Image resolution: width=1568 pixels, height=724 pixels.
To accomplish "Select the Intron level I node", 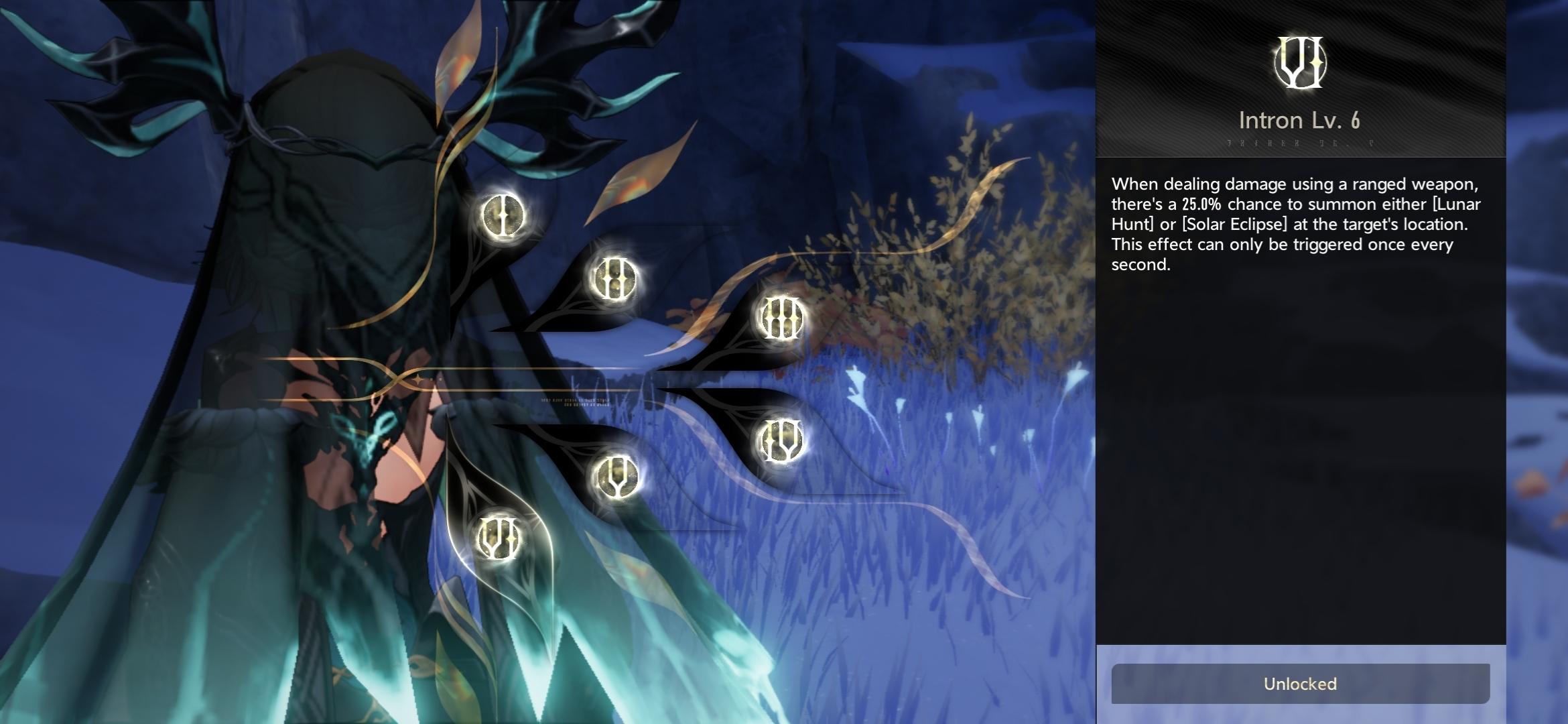I will pyautogui.click(x=503, y=215).
